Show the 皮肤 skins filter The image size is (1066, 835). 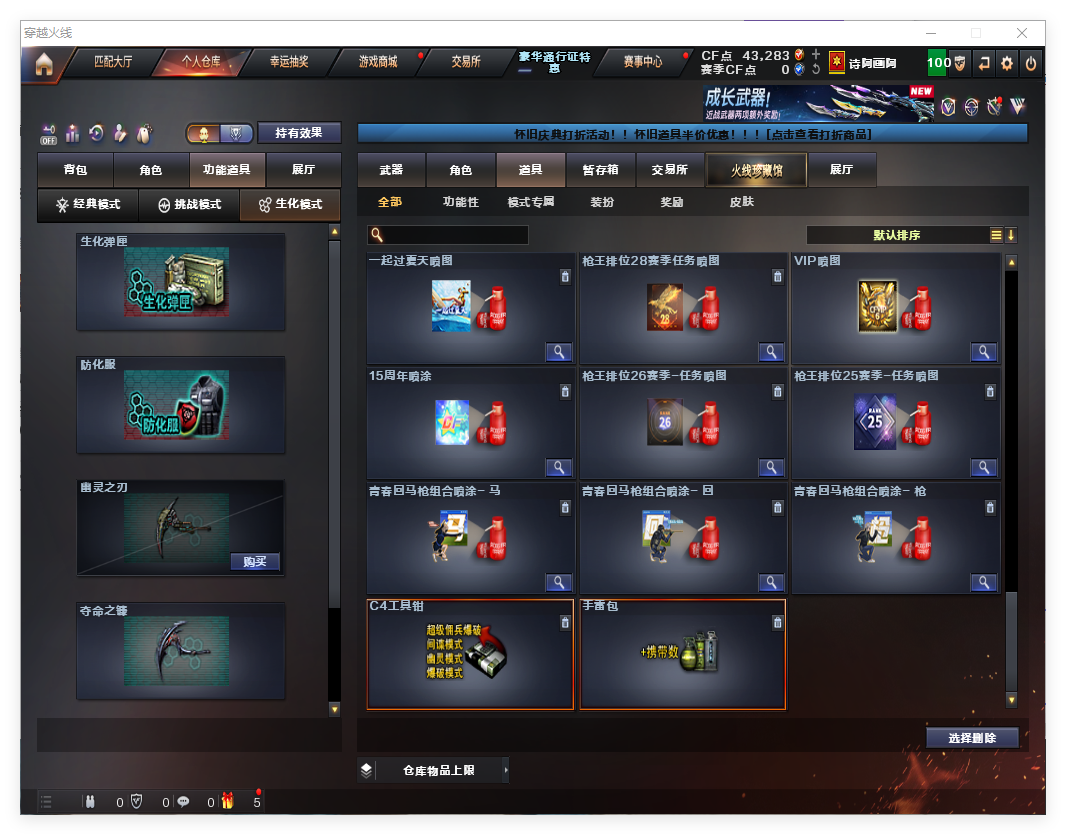click(x=741, y=202)
